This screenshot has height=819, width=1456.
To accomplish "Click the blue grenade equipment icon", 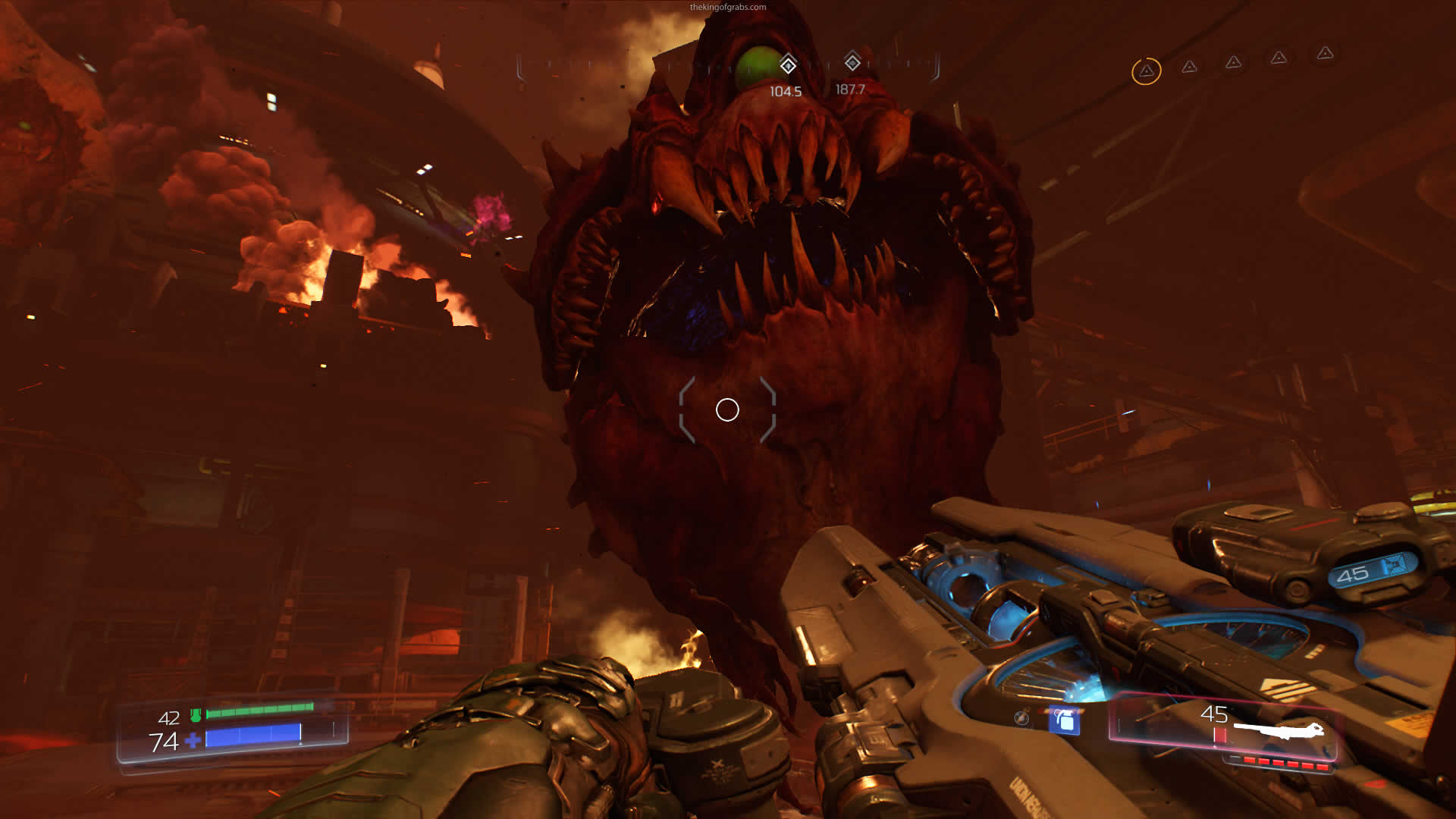I will pos(1065,720).
